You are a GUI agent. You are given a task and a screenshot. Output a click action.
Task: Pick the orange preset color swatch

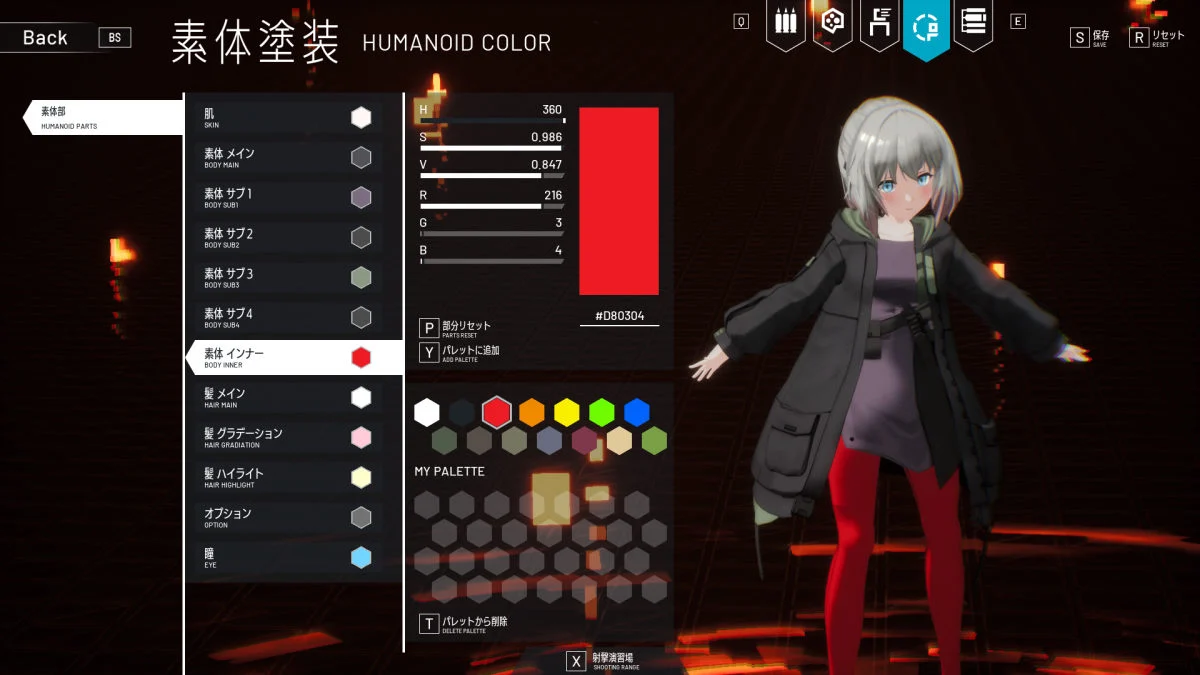(x=532, y=412)
